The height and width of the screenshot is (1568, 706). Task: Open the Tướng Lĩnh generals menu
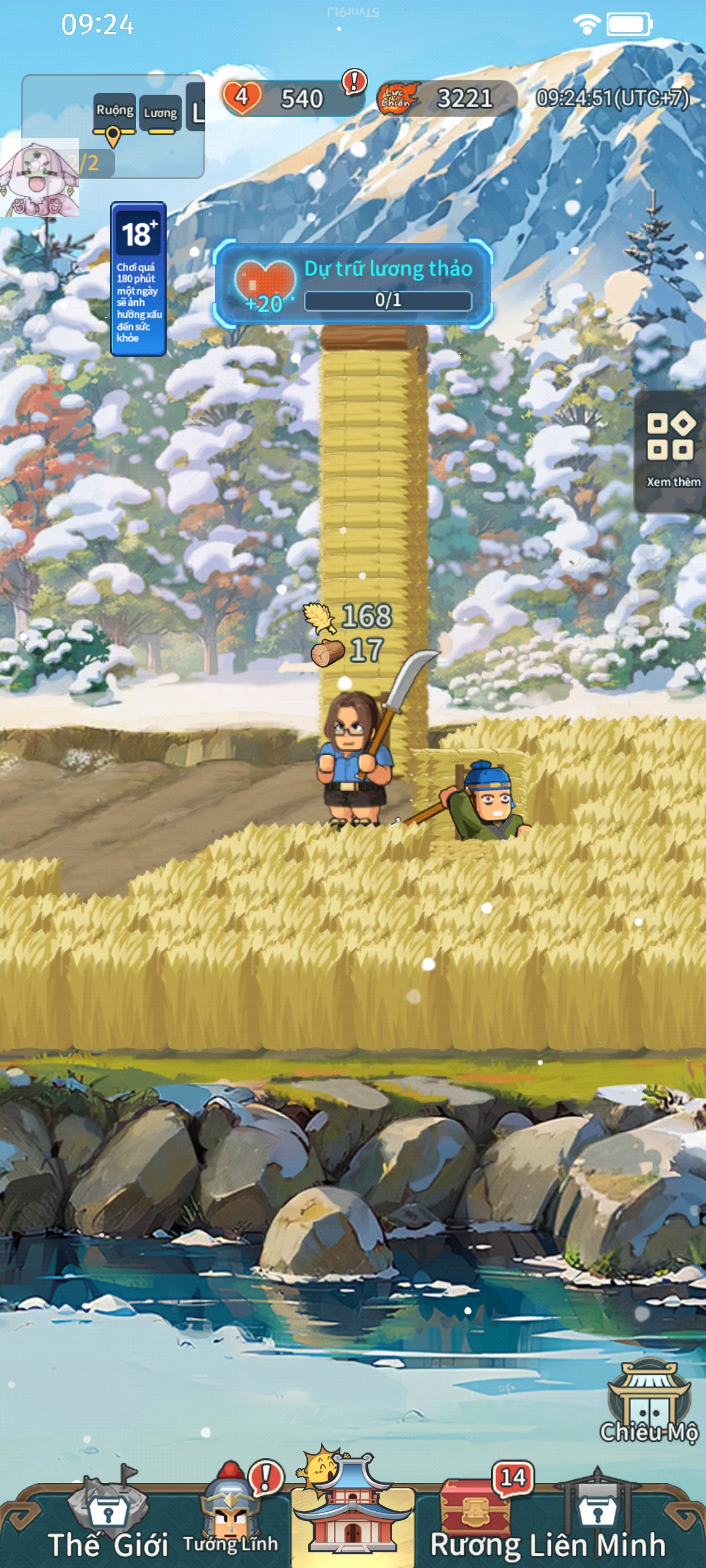(x=231, y=1516)
